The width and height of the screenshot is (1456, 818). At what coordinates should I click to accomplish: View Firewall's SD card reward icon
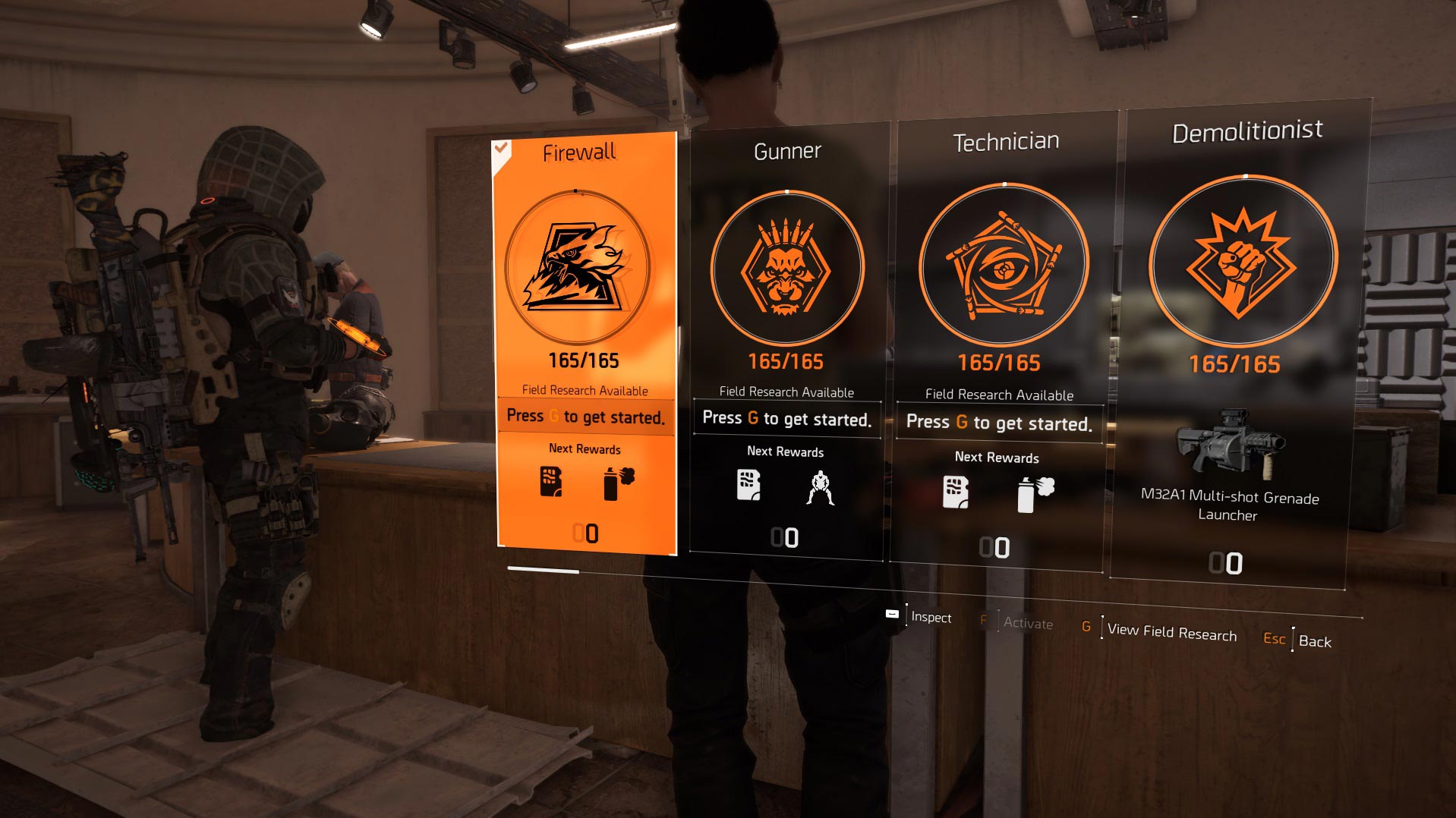pos(550,482)
